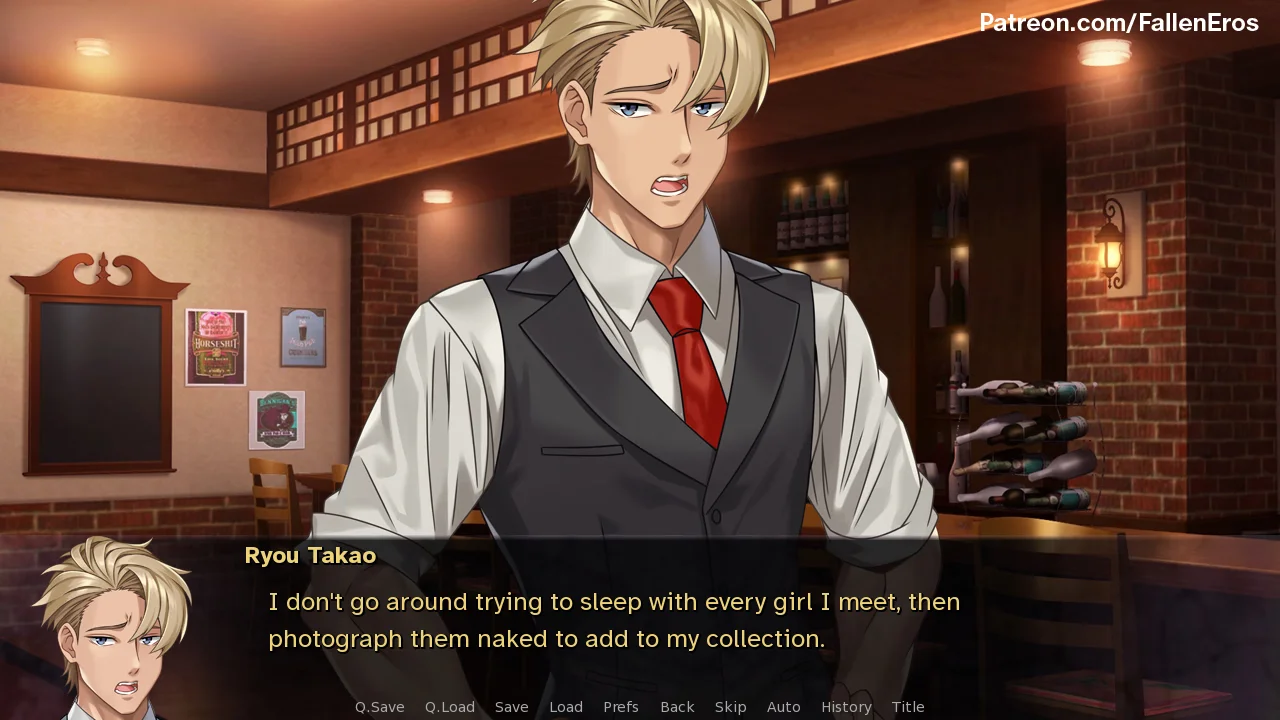The height and width of the screenshot is (720, 1280).
Task: Activate Skip mode
Action: 730,707
